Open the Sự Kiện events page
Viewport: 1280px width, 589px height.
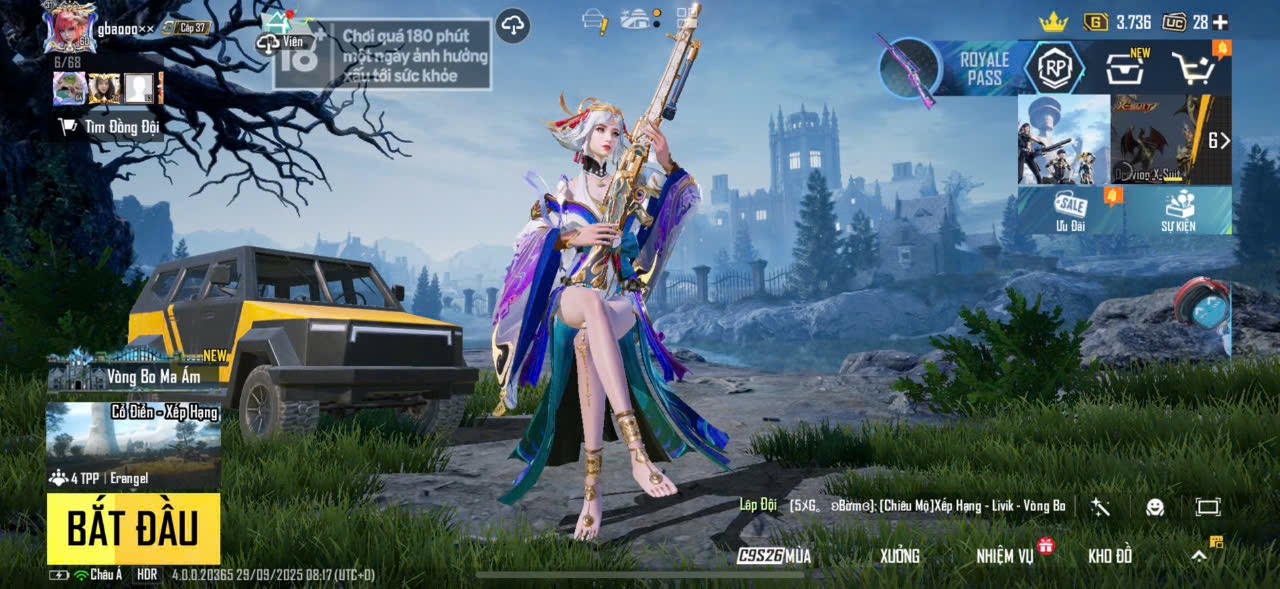pos(1178,210)
